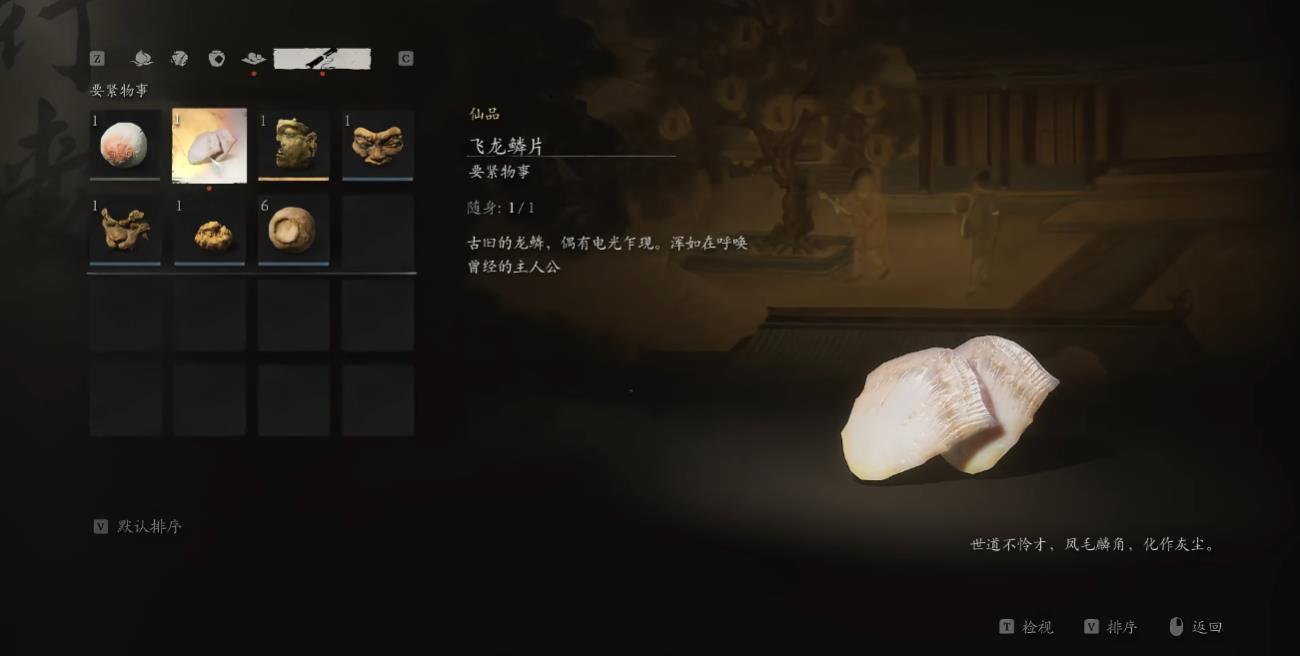This screenshot has width=1300, height=656.
Task: Select the cloud-shaped category tab
Action: [x=254, y=58]
